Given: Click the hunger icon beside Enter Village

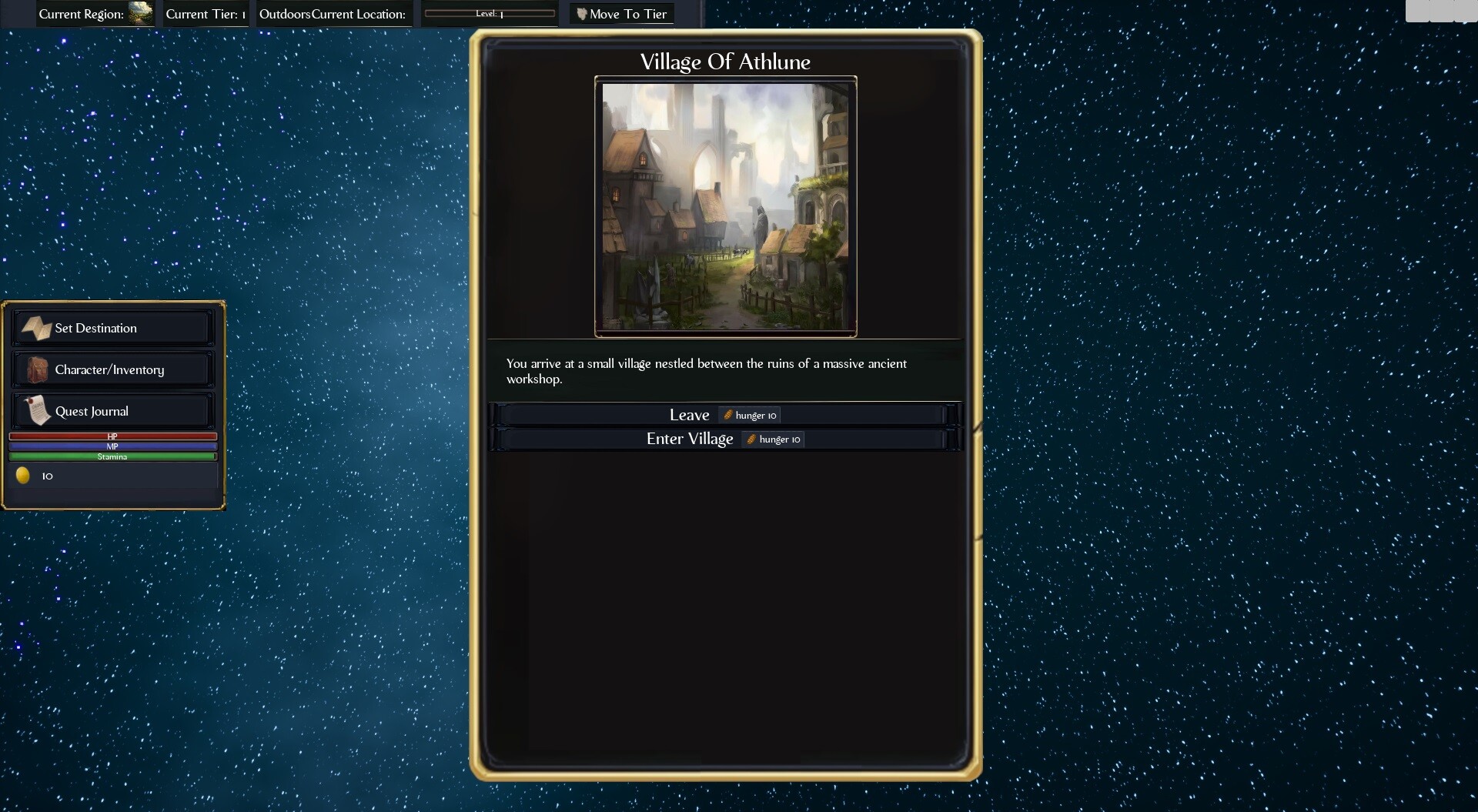Looking at the screenshot, I should (752, 439).
